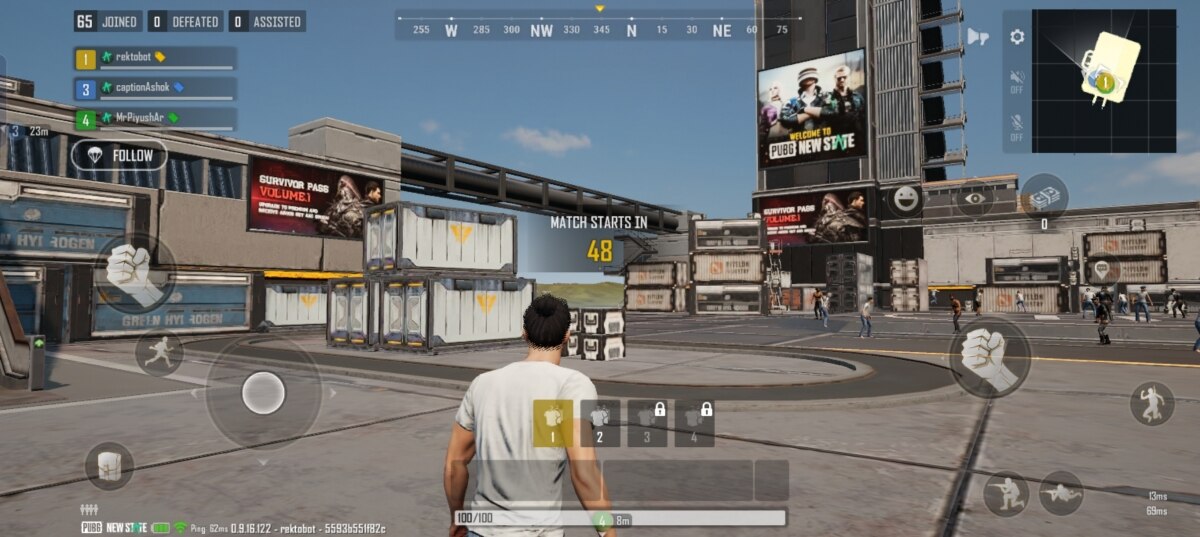This screenshot has height=537, width=1200.
Task: Select teammate rektobot in squad list
Action: (155, 58)
